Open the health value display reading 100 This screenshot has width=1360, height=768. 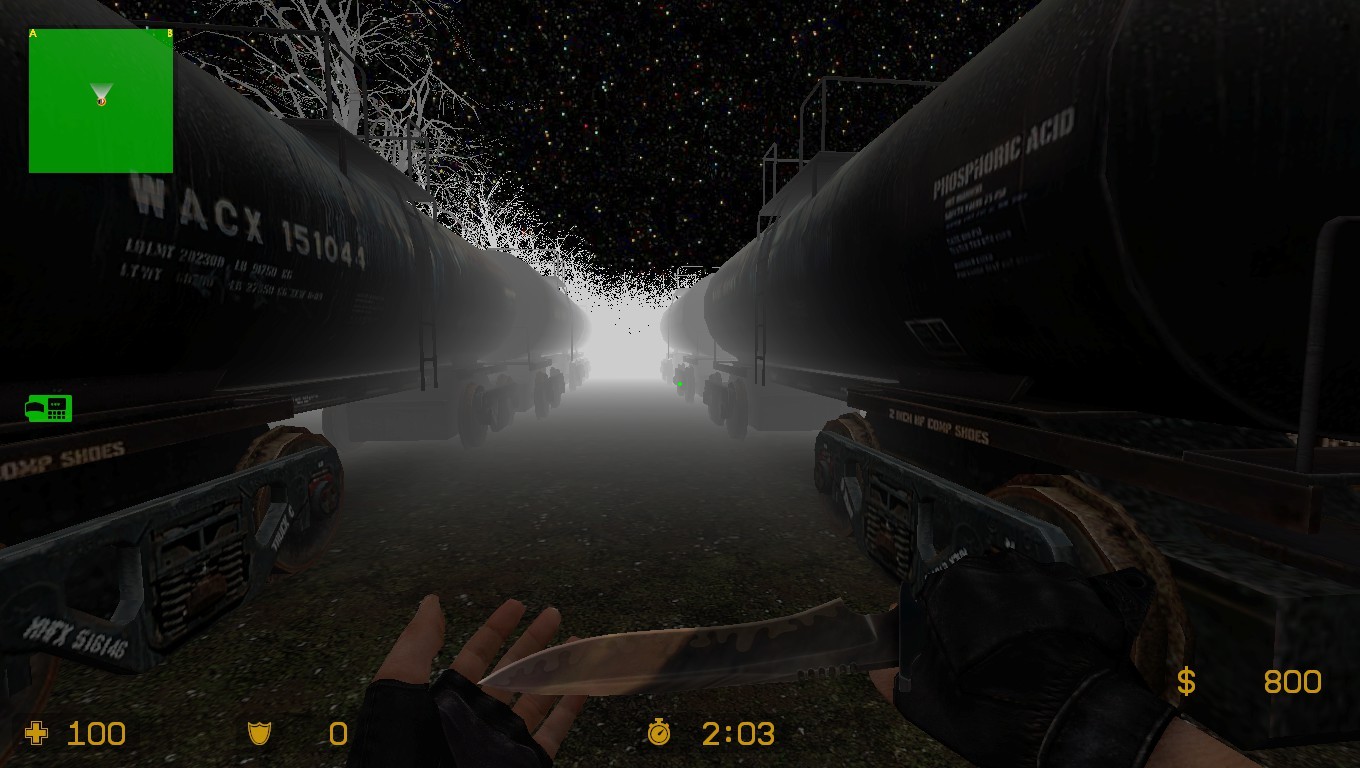point(97,733)
